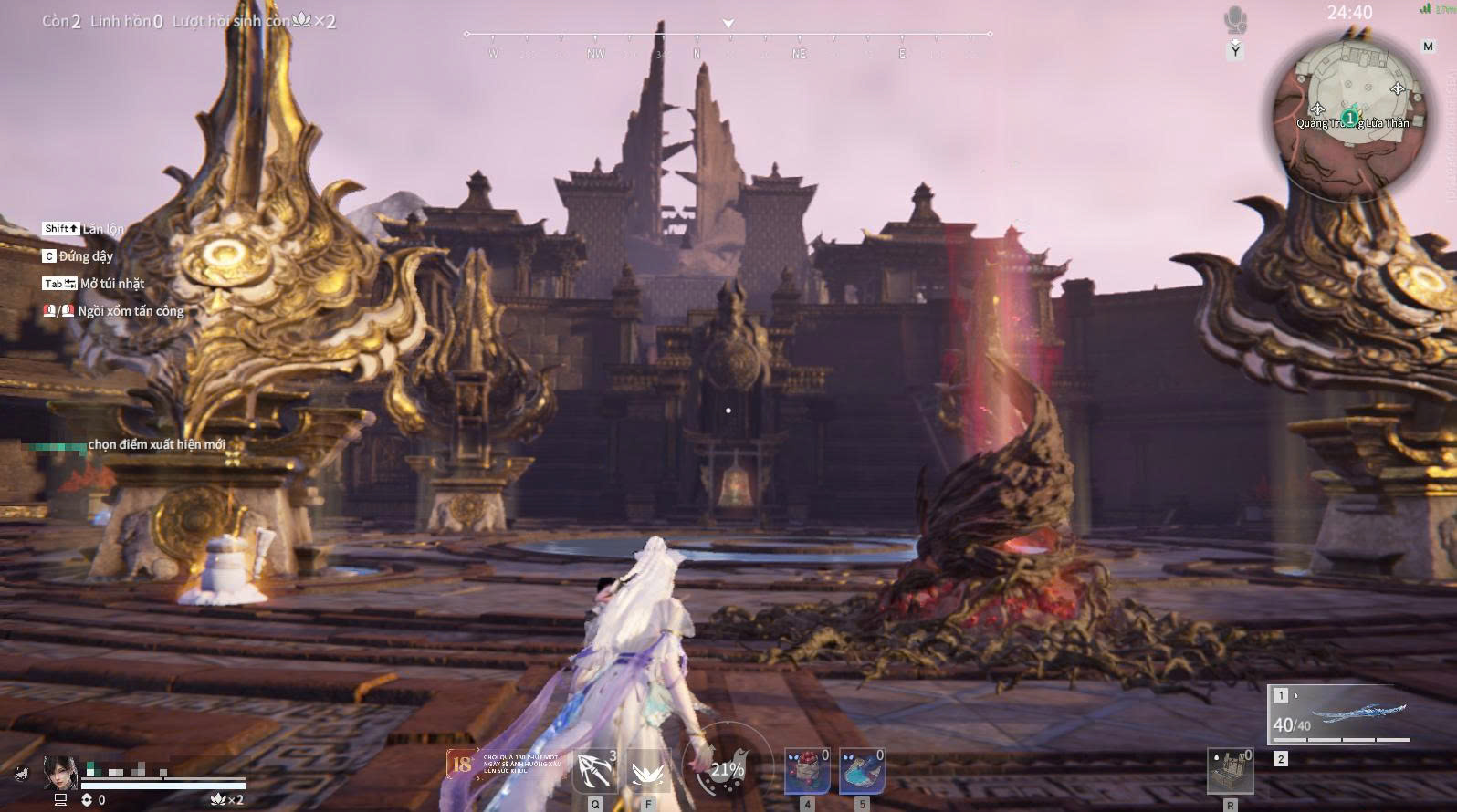This screenshot has height=812, width=1457.
Task: Click the 18+ age rating badge
Action: (x=462, y=764)
